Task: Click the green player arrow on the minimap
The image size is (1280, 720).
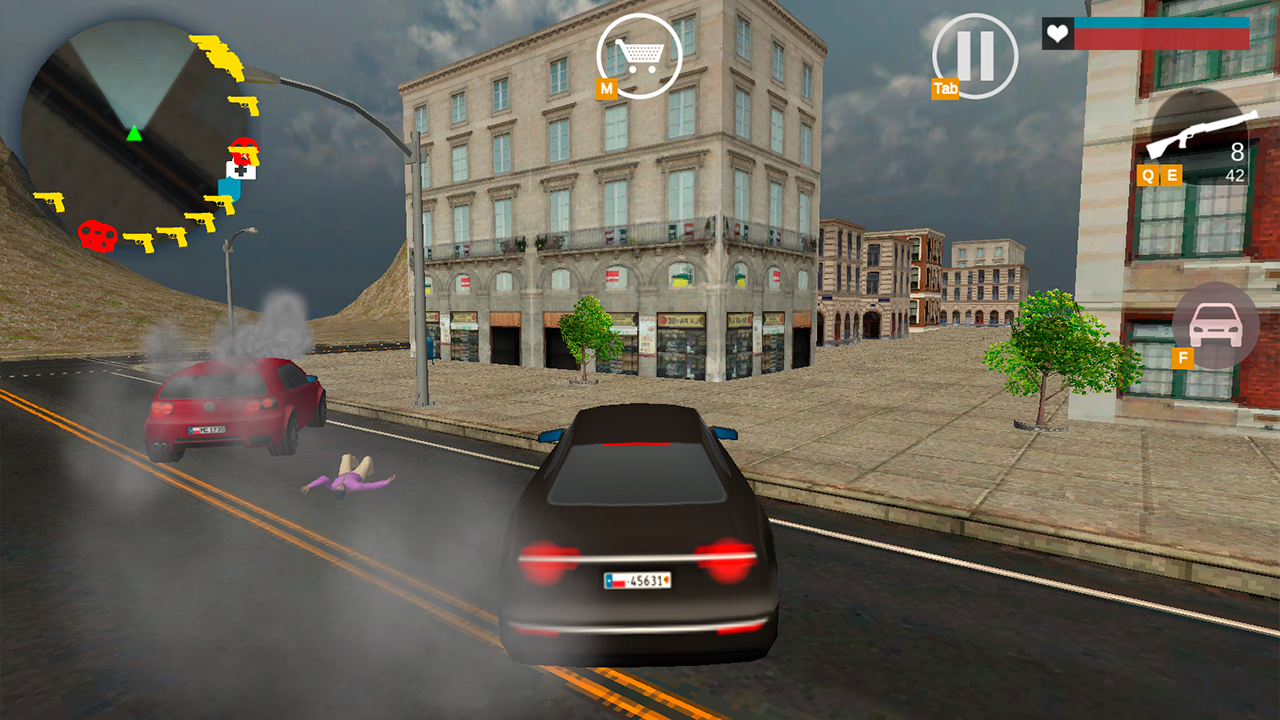Action: 134,134
